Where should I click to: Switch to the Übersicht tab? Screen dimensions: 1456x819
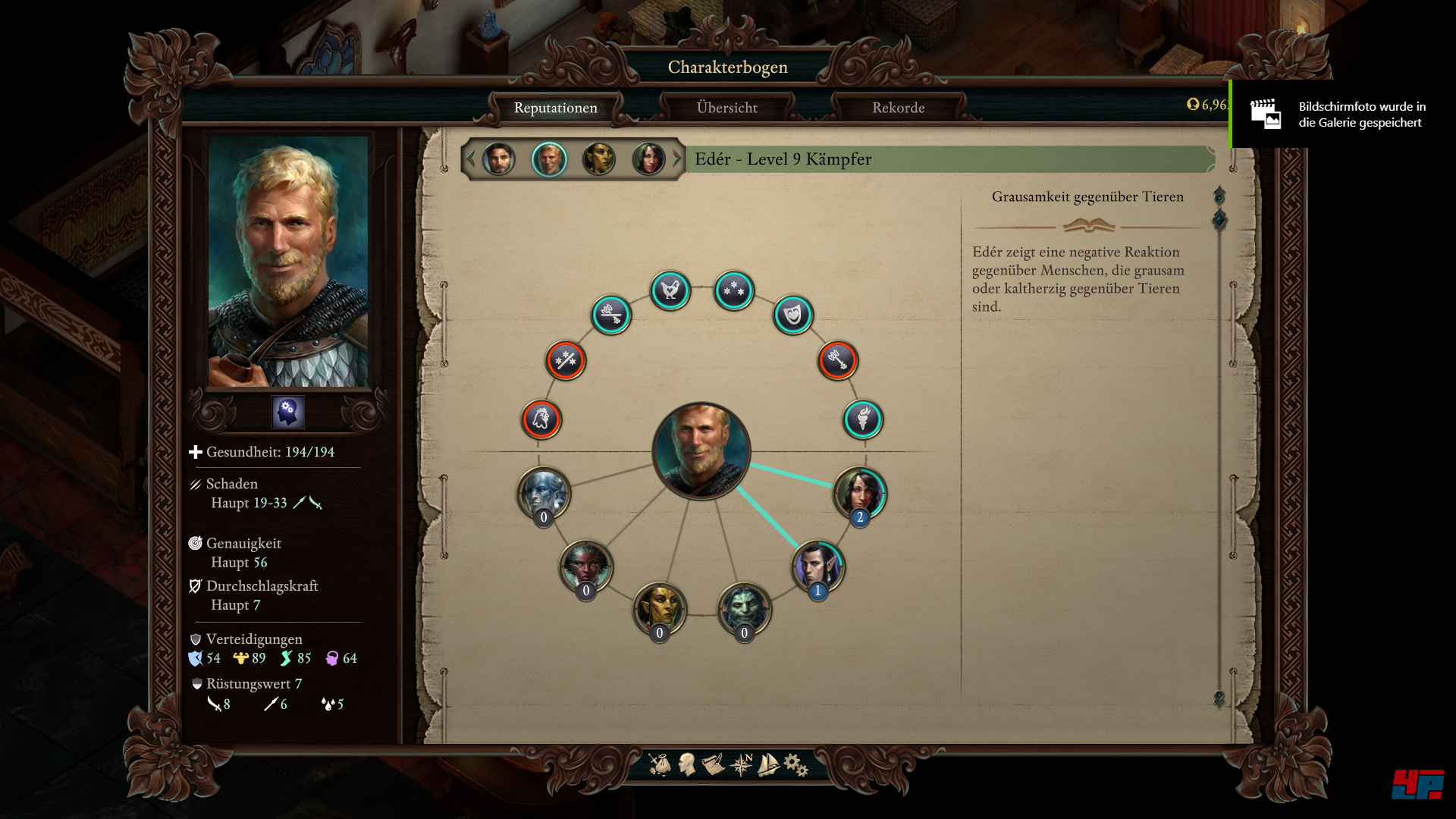click(726, 108)
